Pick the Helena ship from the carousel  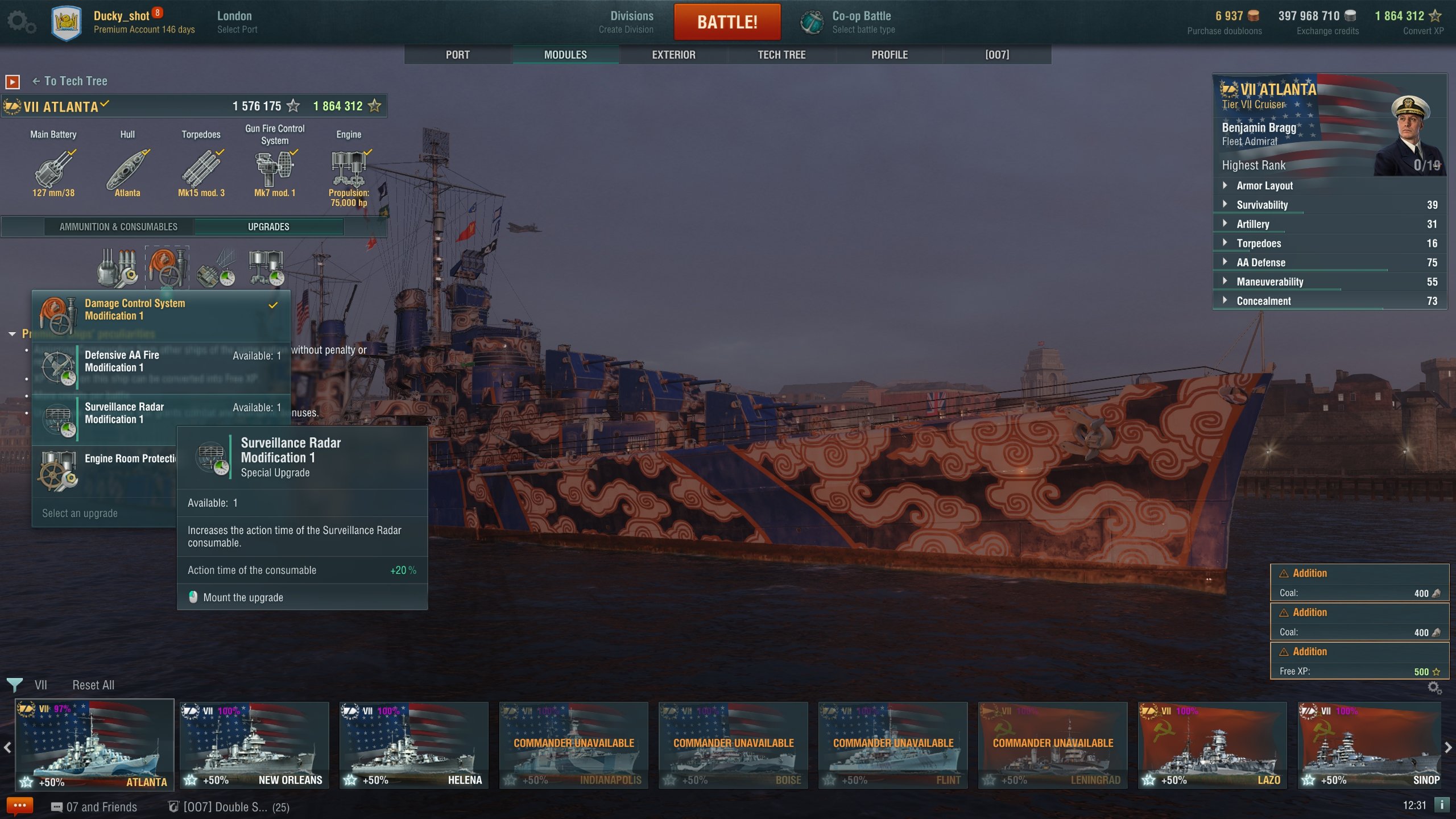pos(413,744)
